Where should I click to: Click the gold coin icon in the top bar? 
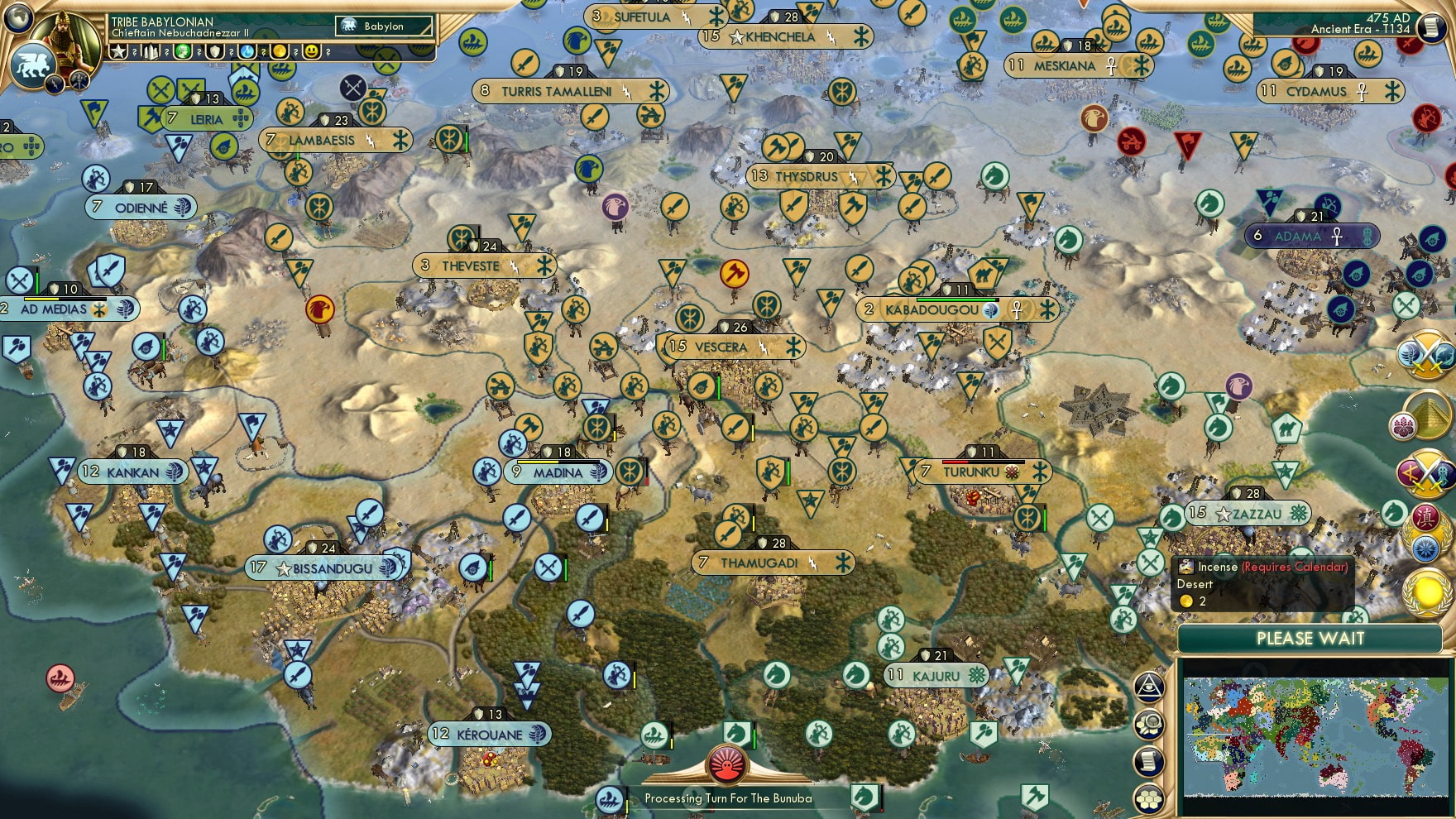[x=280, y=50]
